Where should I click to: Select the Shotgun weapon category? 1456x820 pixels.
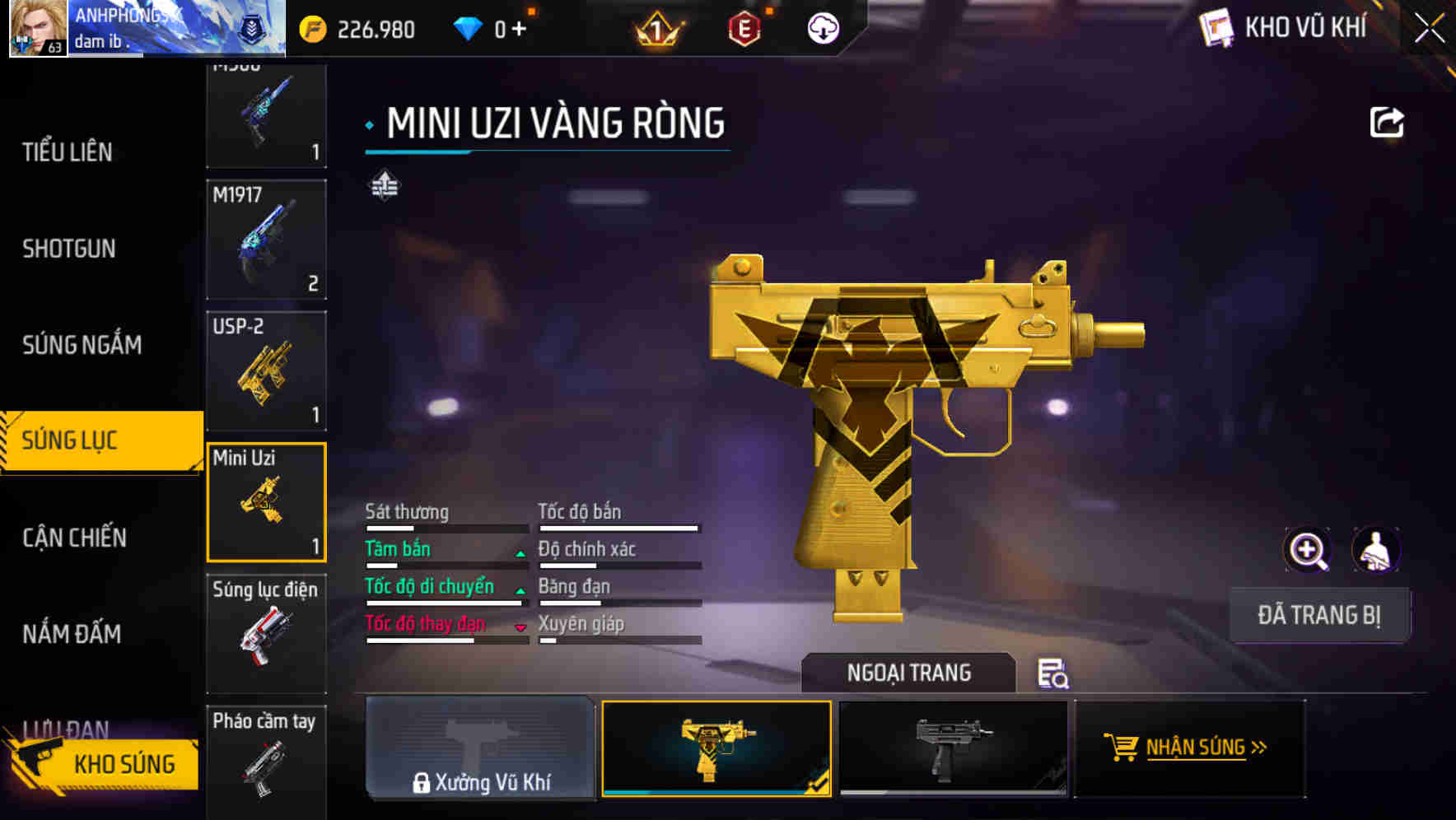tap(69, 249)
